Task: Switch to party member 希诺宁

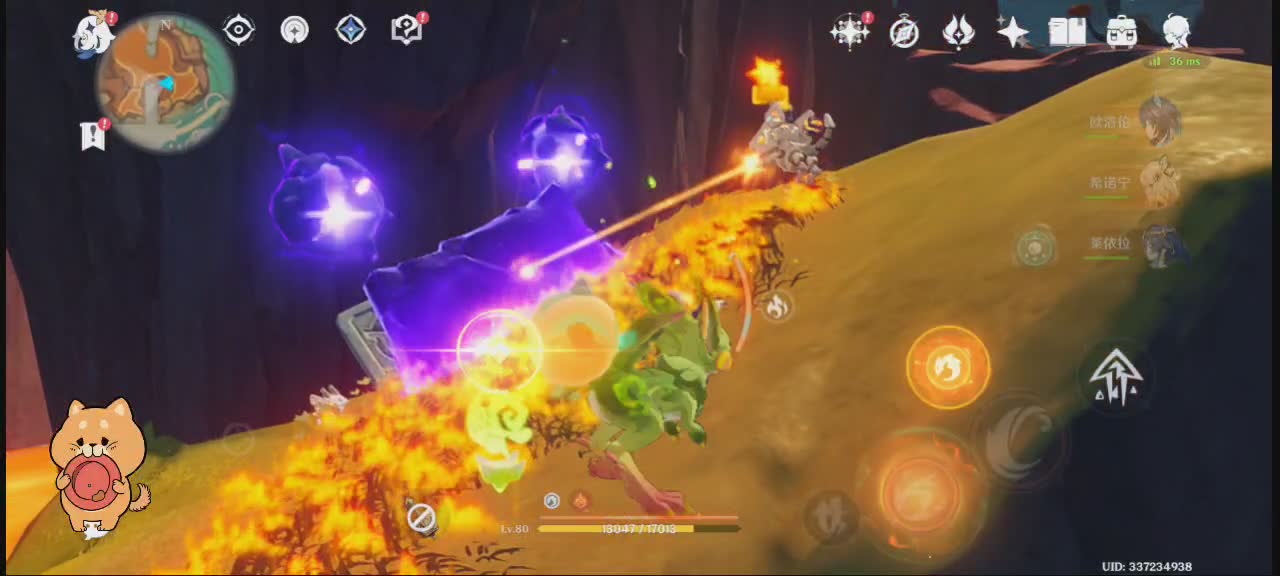Action: [1159, 183]
